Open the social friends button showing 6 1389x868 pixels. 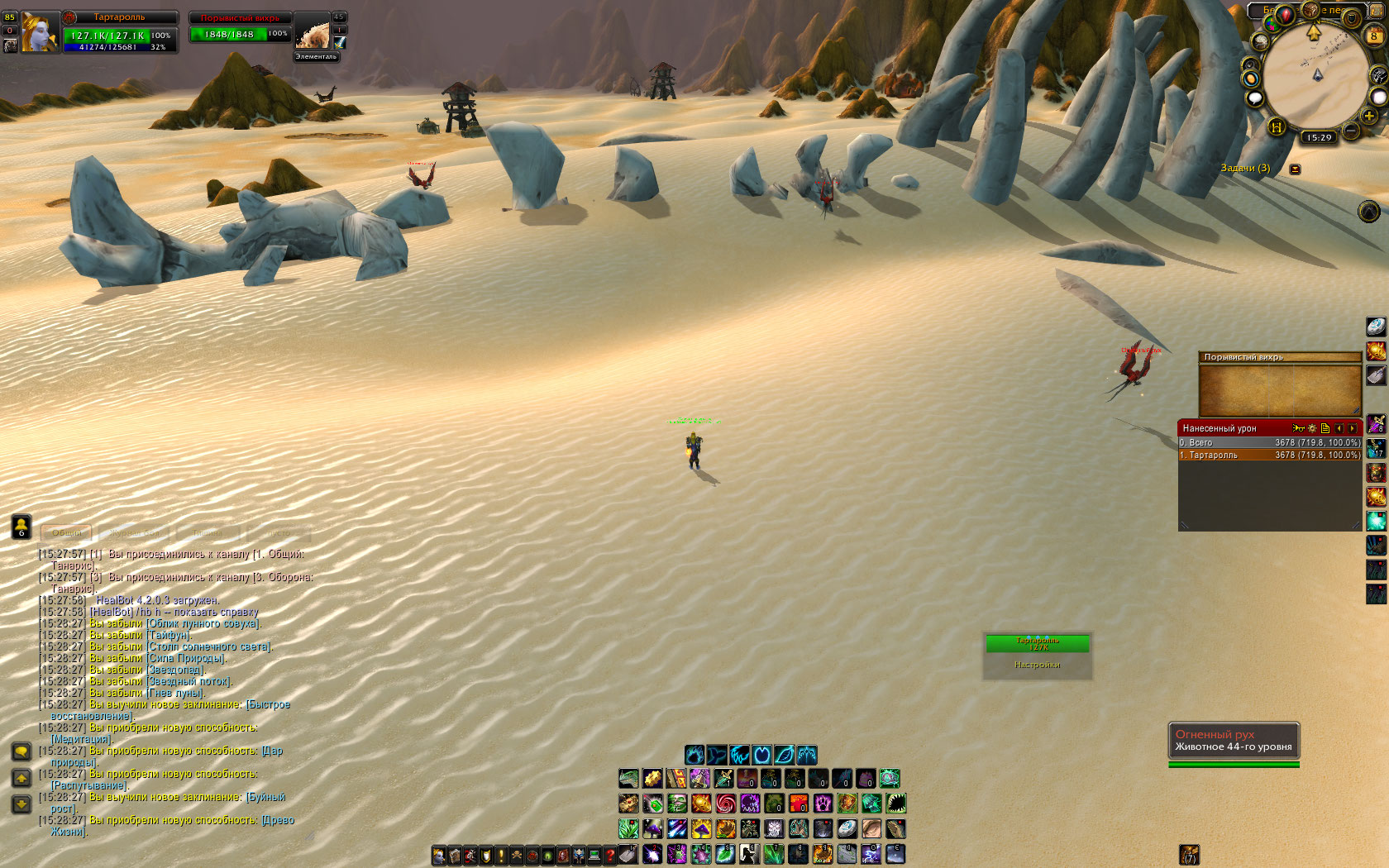21,526
